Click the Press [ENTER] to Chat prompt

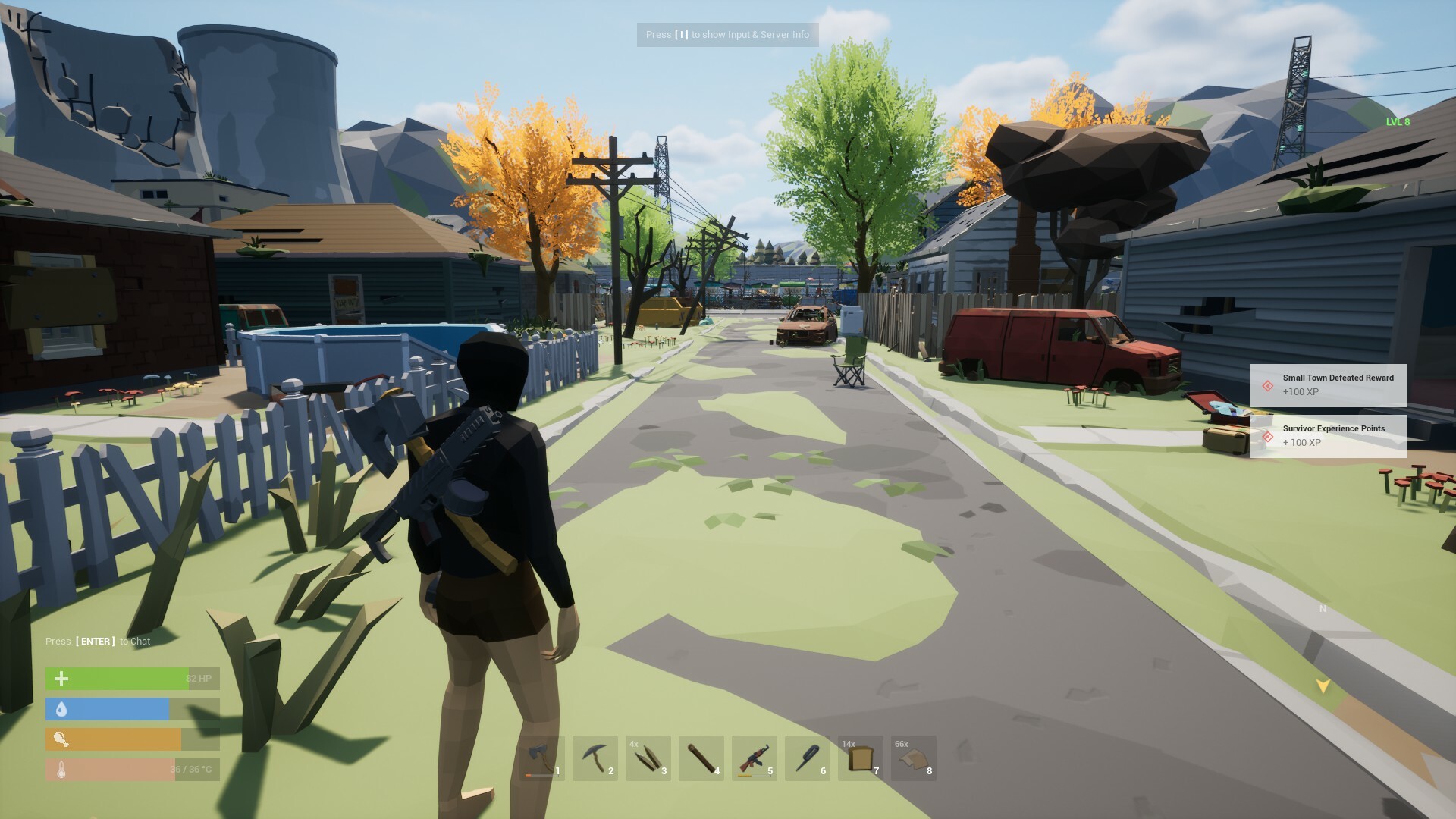(x=97, y=641)
